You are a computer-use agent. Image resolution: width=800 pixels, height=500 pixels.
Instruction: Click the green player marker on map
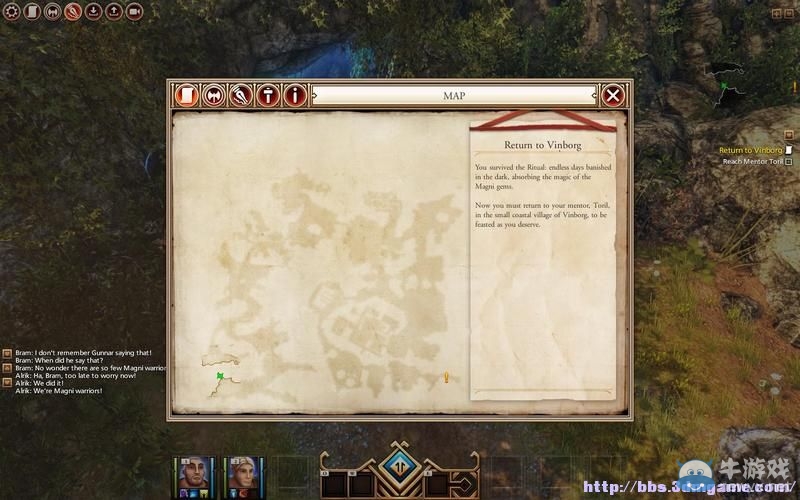(x=219, y=376)
